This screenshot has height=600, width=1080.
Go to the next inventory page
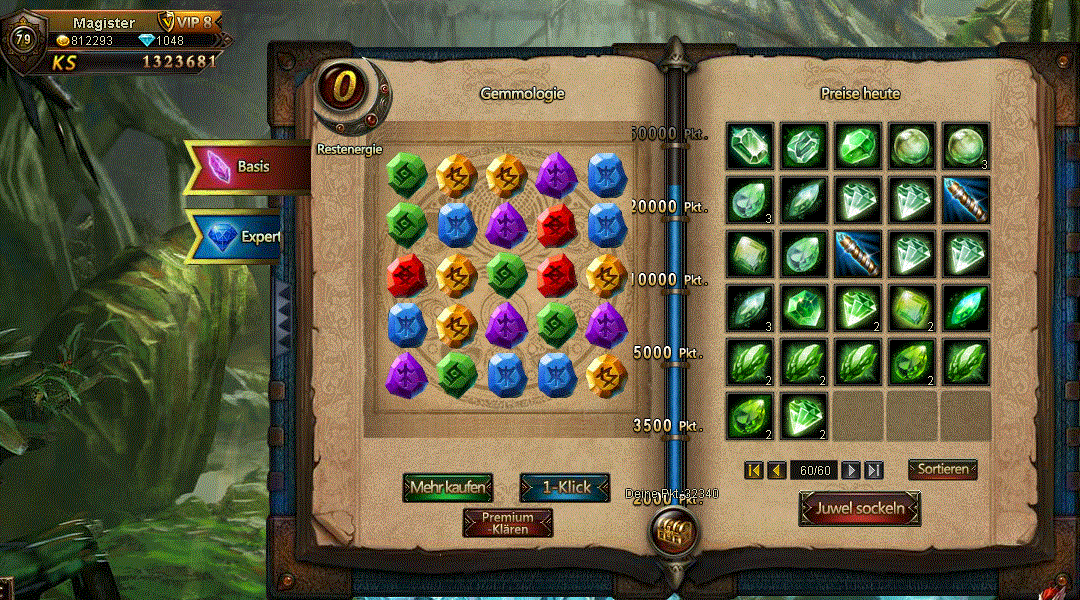click(x=851, y=470)
